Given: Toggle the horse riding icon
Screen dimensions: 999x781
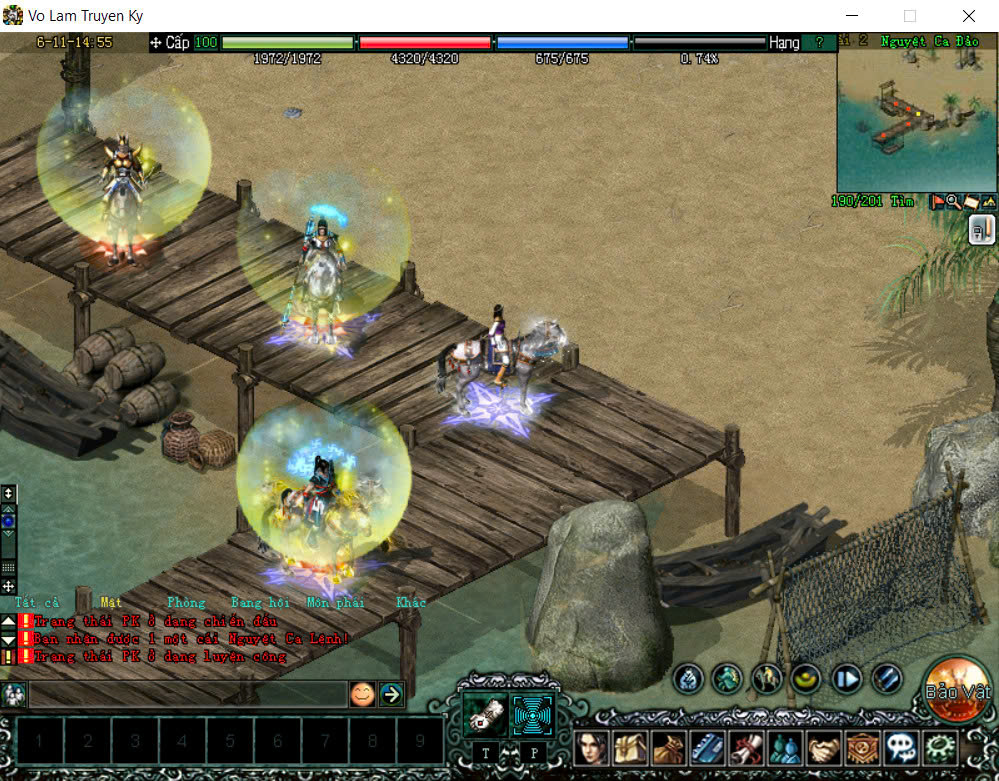Looking at the screenshot, I should click(x=767, y=679).
